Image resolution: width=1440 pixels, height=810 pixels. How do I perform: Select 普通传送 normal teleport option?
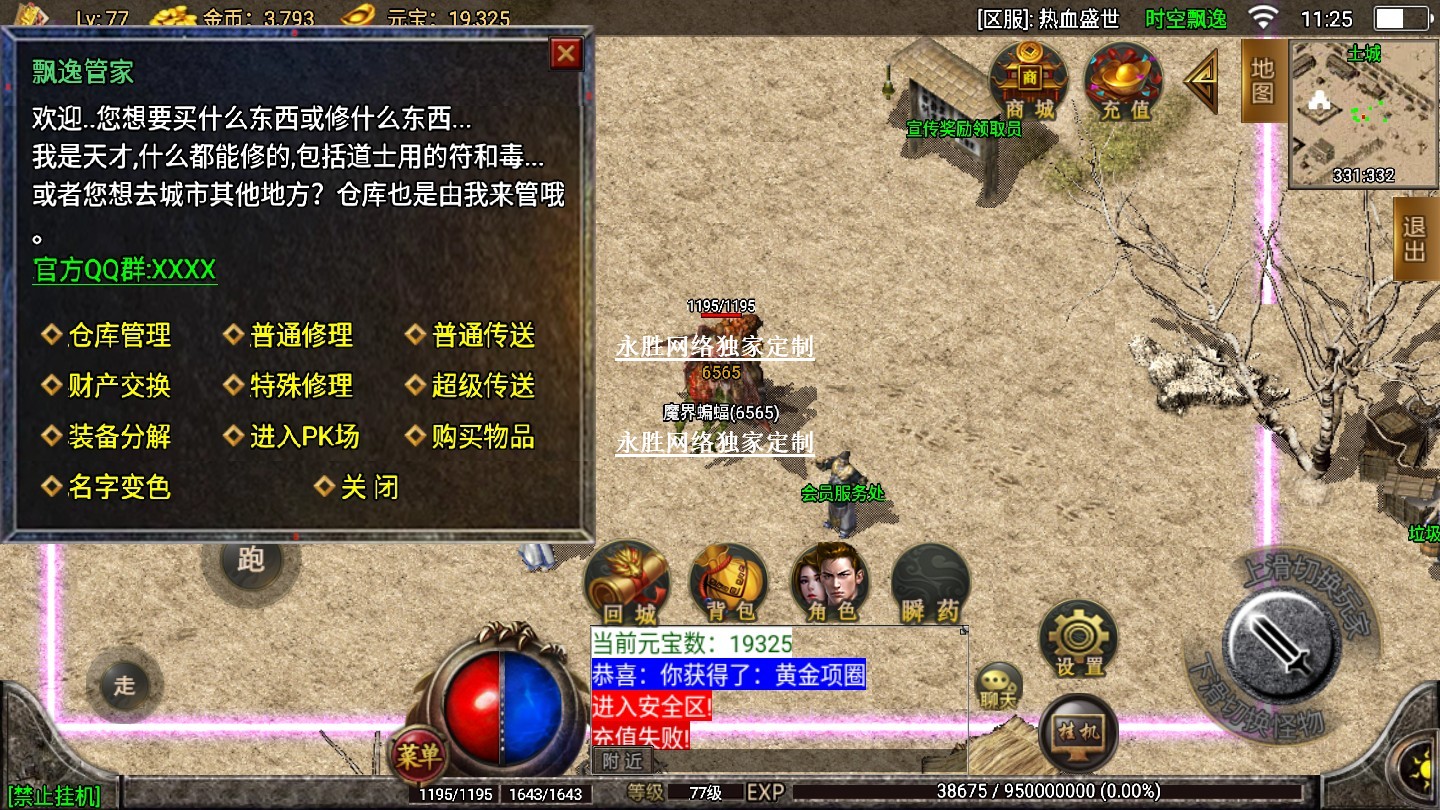coord(483,336)
